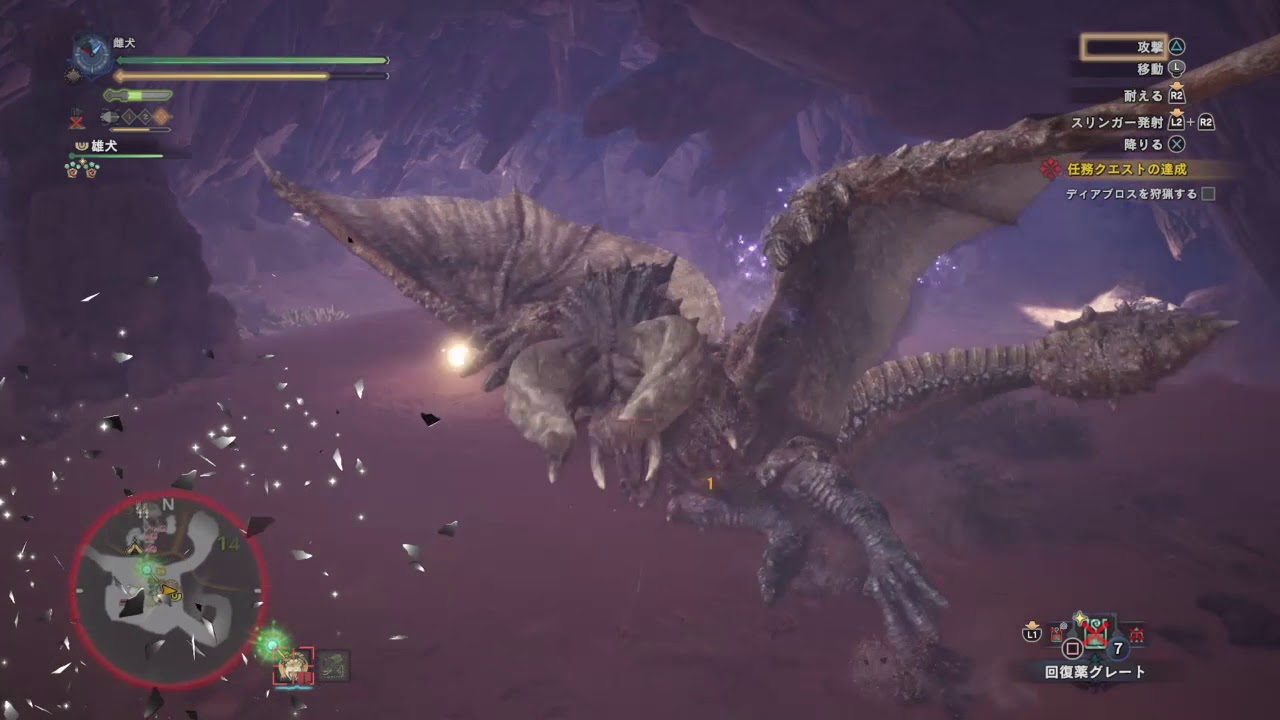Click the □ use-item button prompt
Image resolution: width=1280 pixels, height=720 pixels.
point(1072,647)
